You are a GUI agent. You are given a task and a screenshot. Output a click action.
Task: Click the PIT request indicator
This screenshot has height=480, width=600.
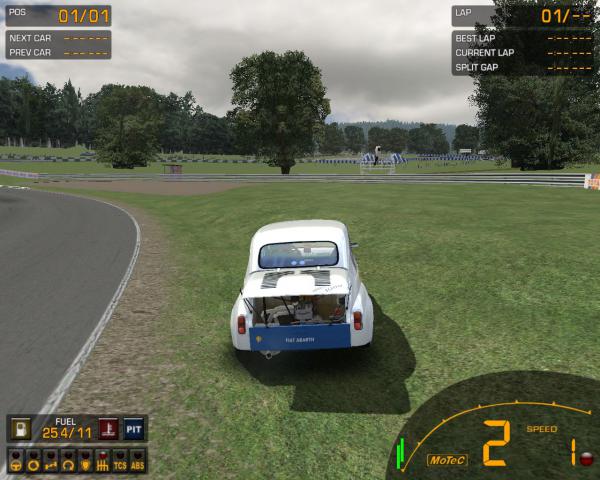[135, 429]
